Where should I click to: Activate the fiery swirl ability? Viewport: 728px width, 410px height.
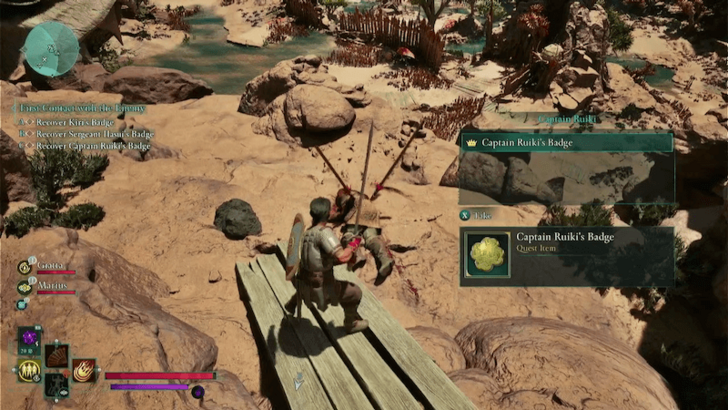84,370
